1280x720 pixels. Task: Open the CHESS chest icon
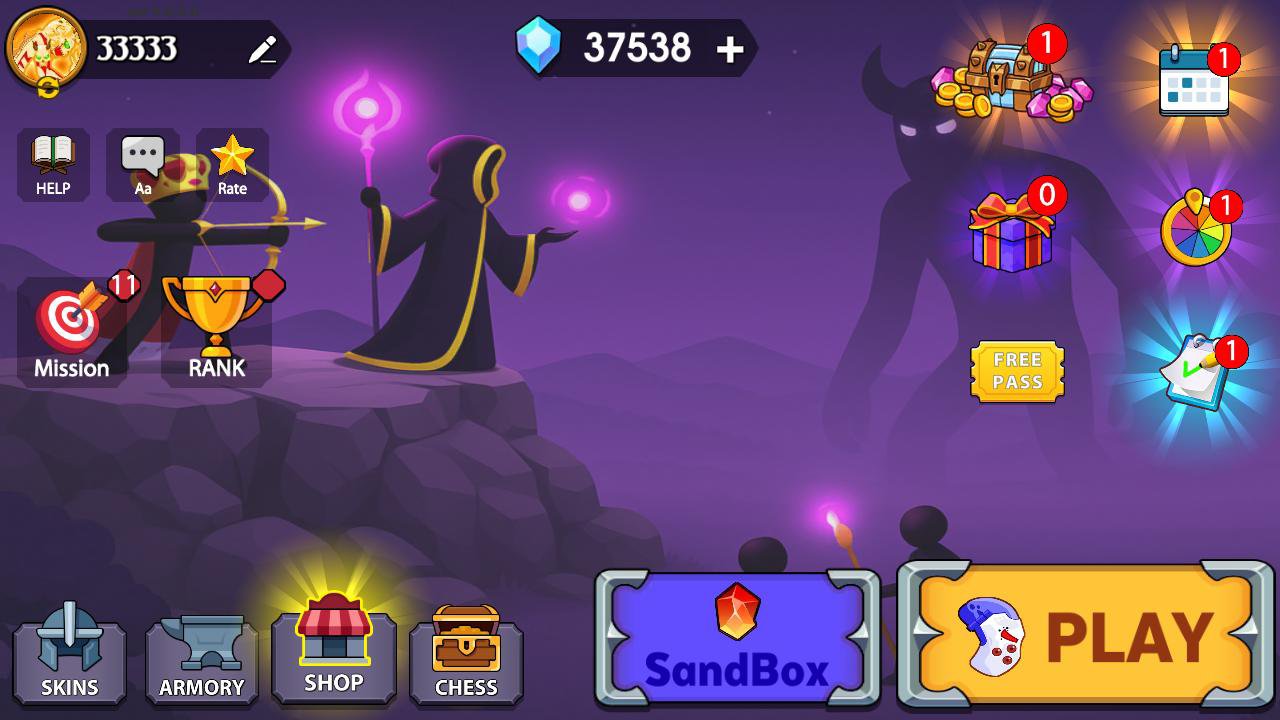click(x=466, y=655)
